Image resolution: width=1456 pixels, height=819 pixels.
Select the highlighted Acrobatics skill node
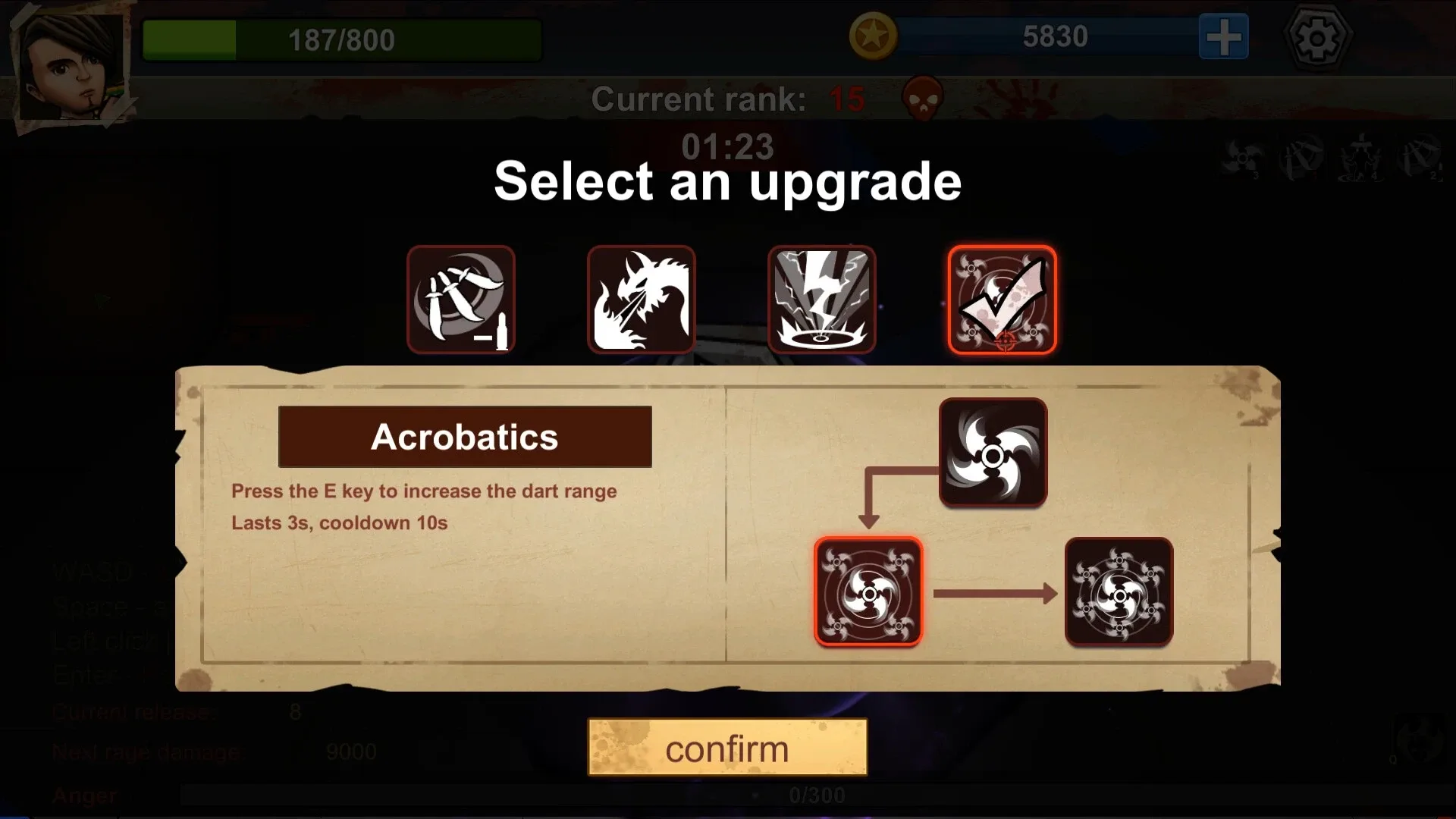pyautogui.click(x=869, y=592)
